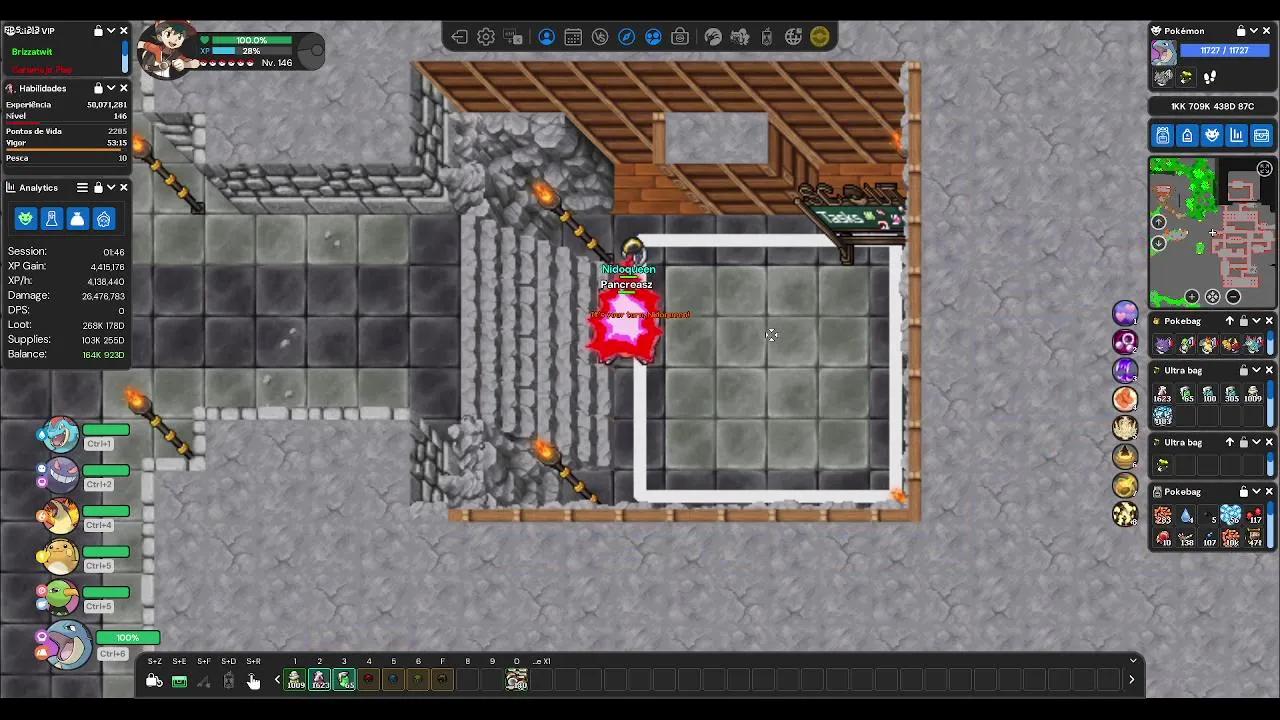Collapse the Pokémon panel with its chevron
This screenshot has height=720, width=1280.
pyautogui.click(x=1253, y=30)
